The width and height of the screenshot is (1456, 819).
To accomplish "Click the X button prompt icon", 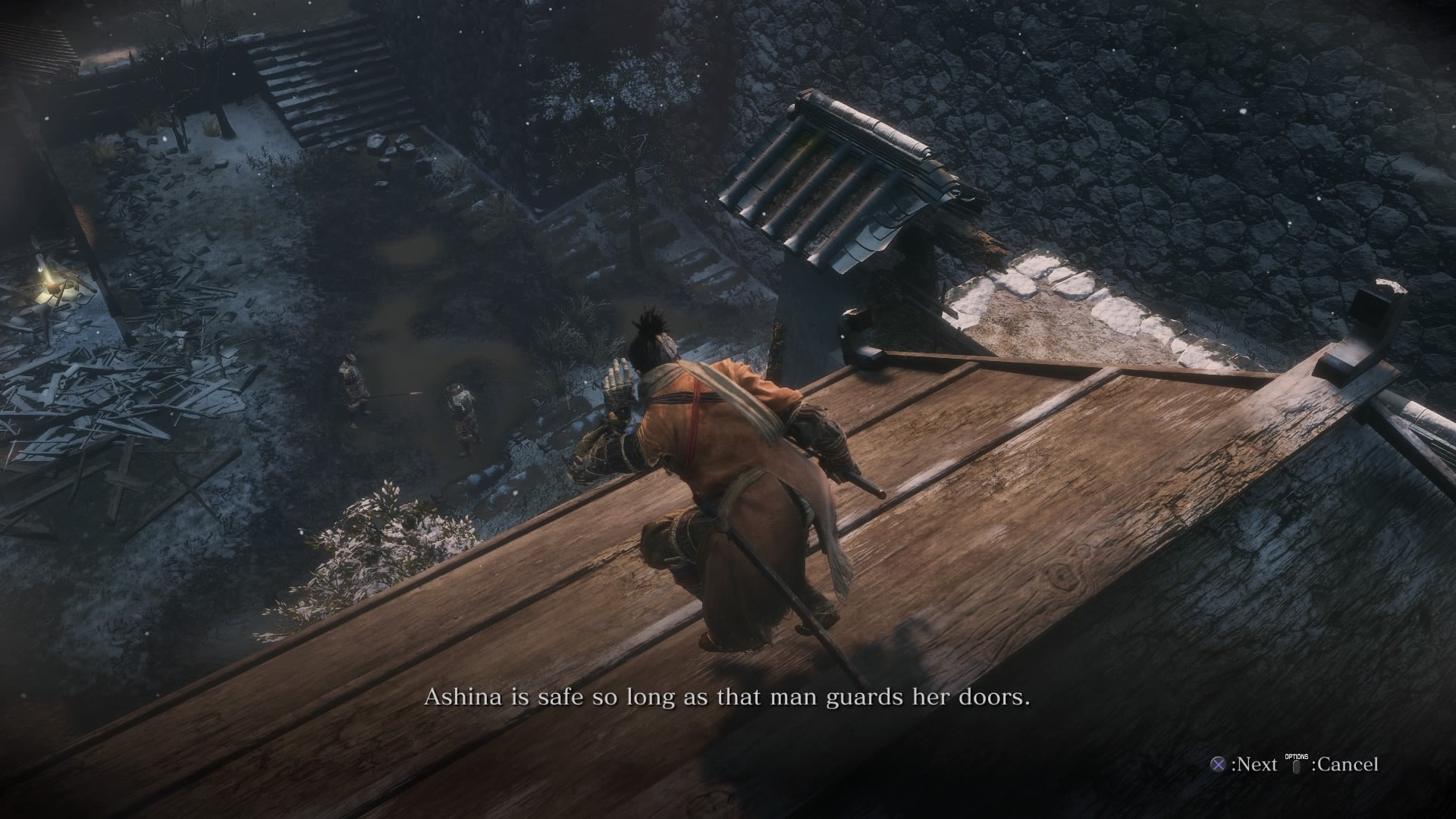I will (x=1217, y=766).
